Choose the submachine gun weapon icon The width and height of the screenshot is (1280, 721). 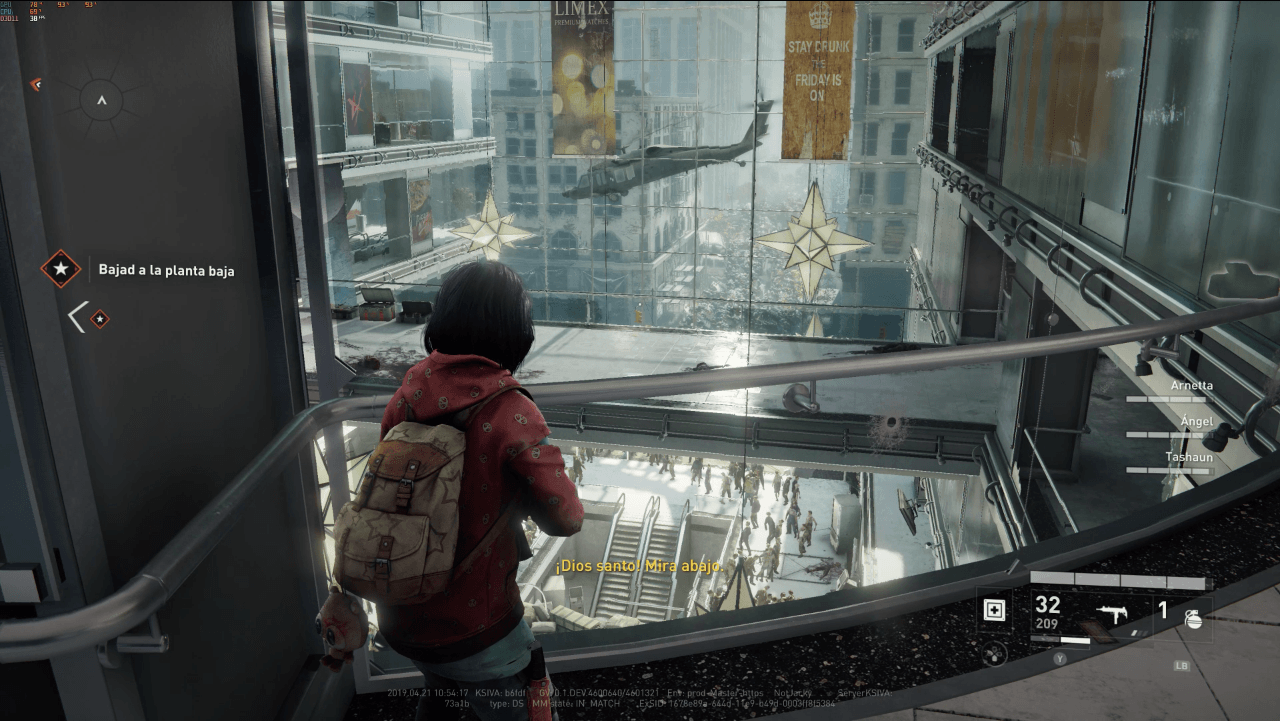click(x=1111, y=613)
